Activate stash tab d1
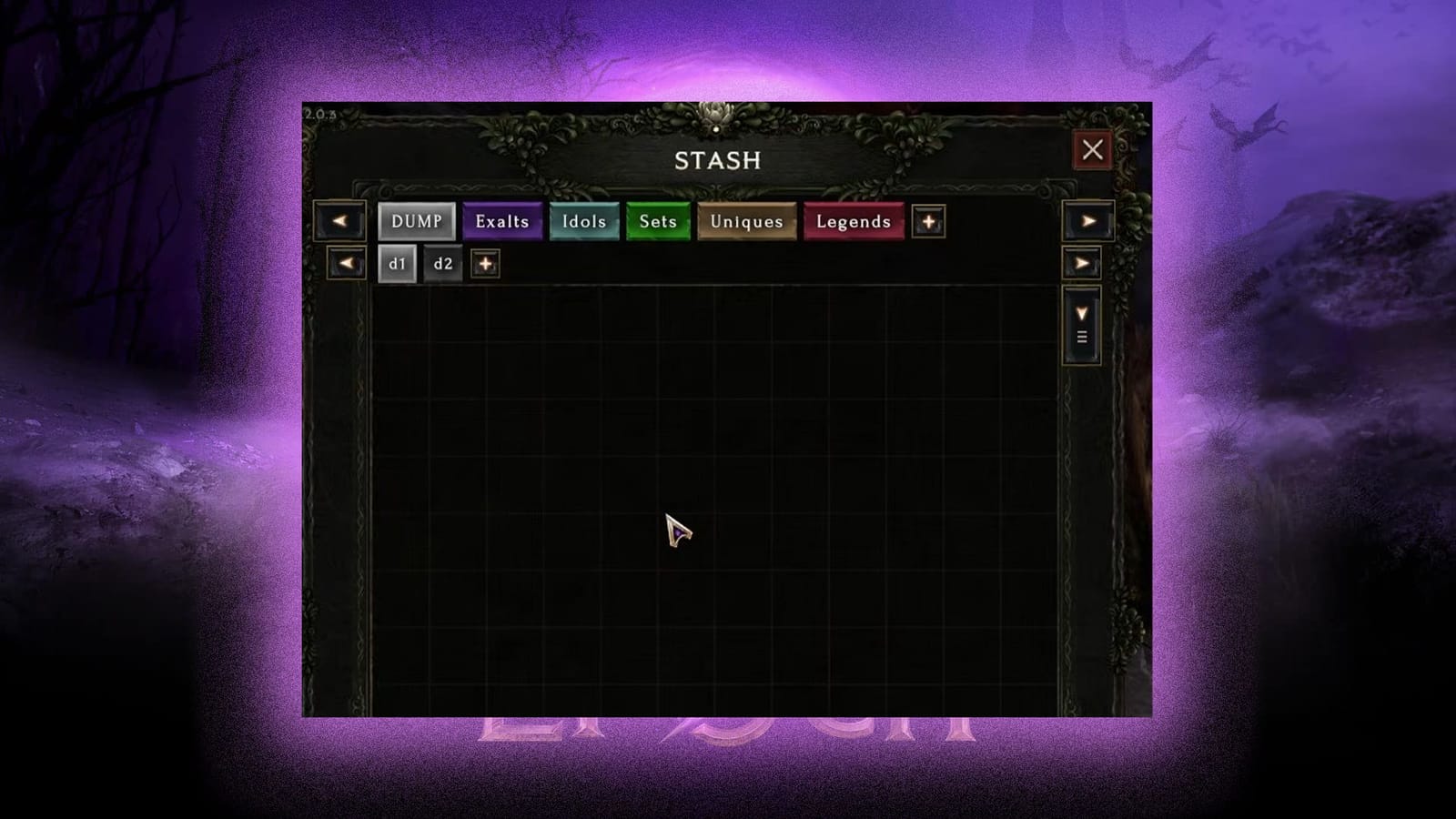 pos(397,264)
